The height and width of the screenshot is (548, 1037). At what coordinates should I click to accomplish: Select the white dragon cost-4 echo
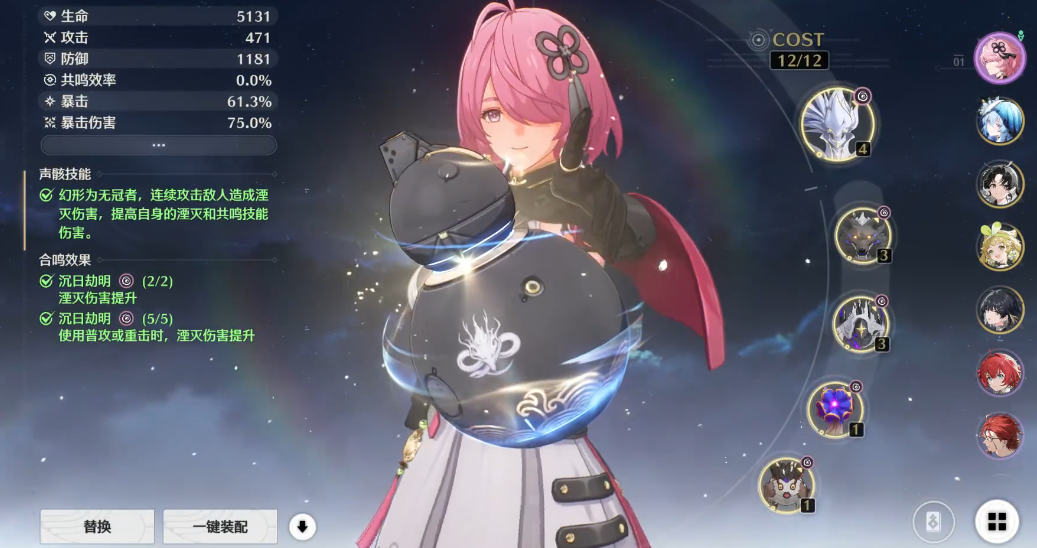(x=838, y=124)
